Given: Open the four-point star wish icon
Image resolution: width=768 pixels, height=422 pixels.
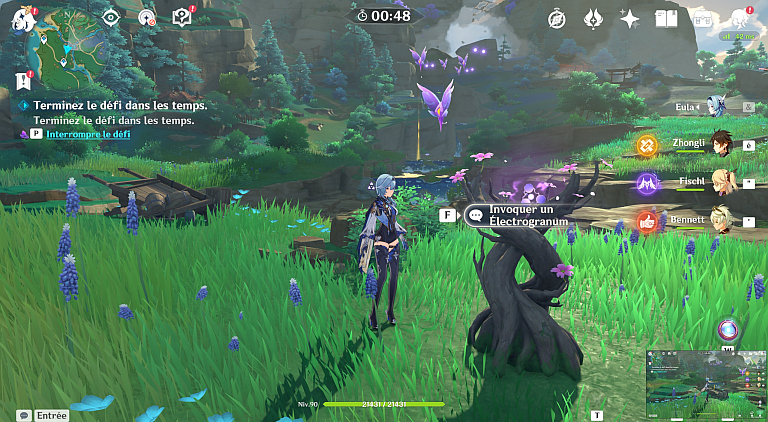Looking at the screenshot, I should [629, 18].
